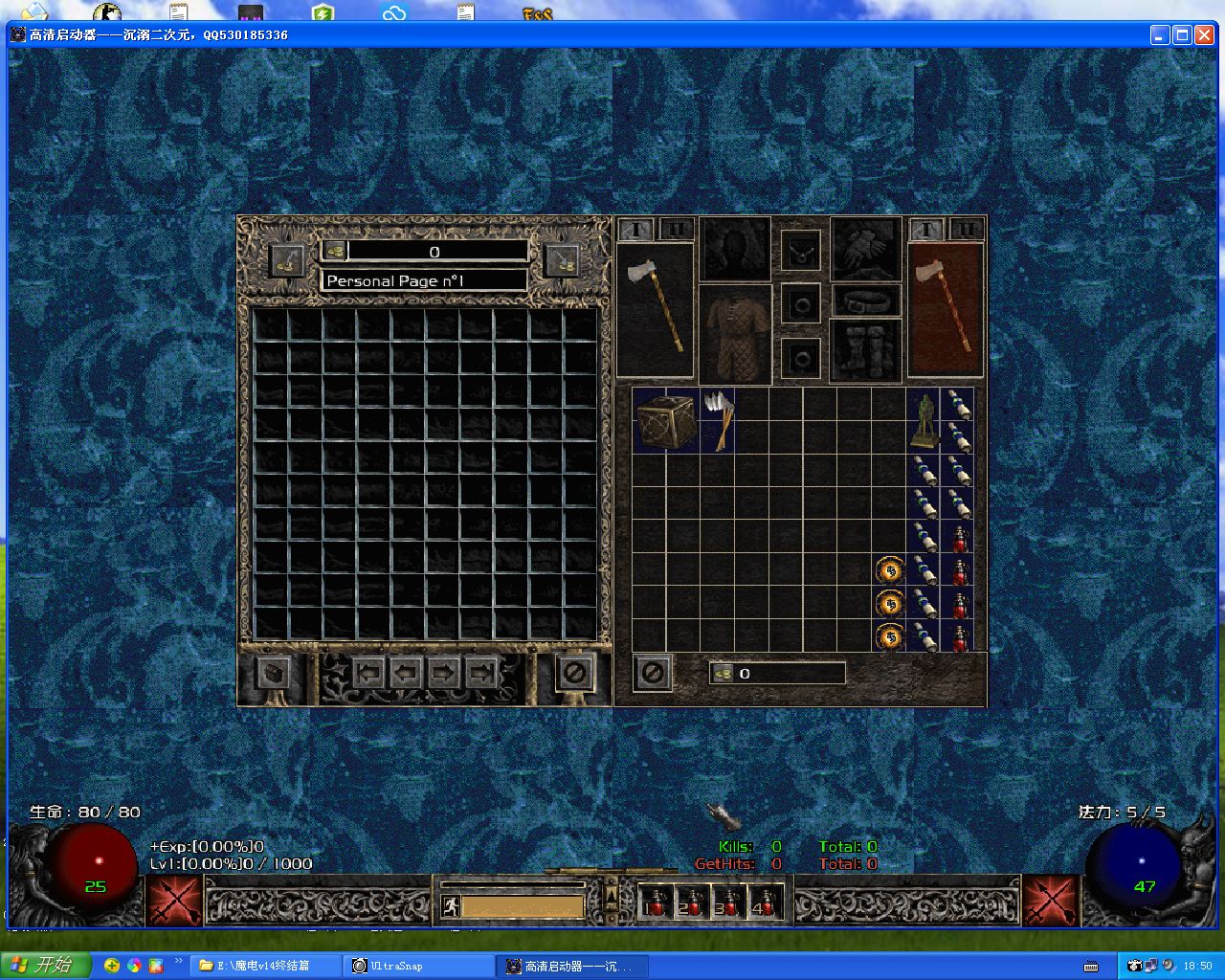Click the equipped quilted armor slot
Screen dimensions: 1225x980
click(x=734, y=334)
